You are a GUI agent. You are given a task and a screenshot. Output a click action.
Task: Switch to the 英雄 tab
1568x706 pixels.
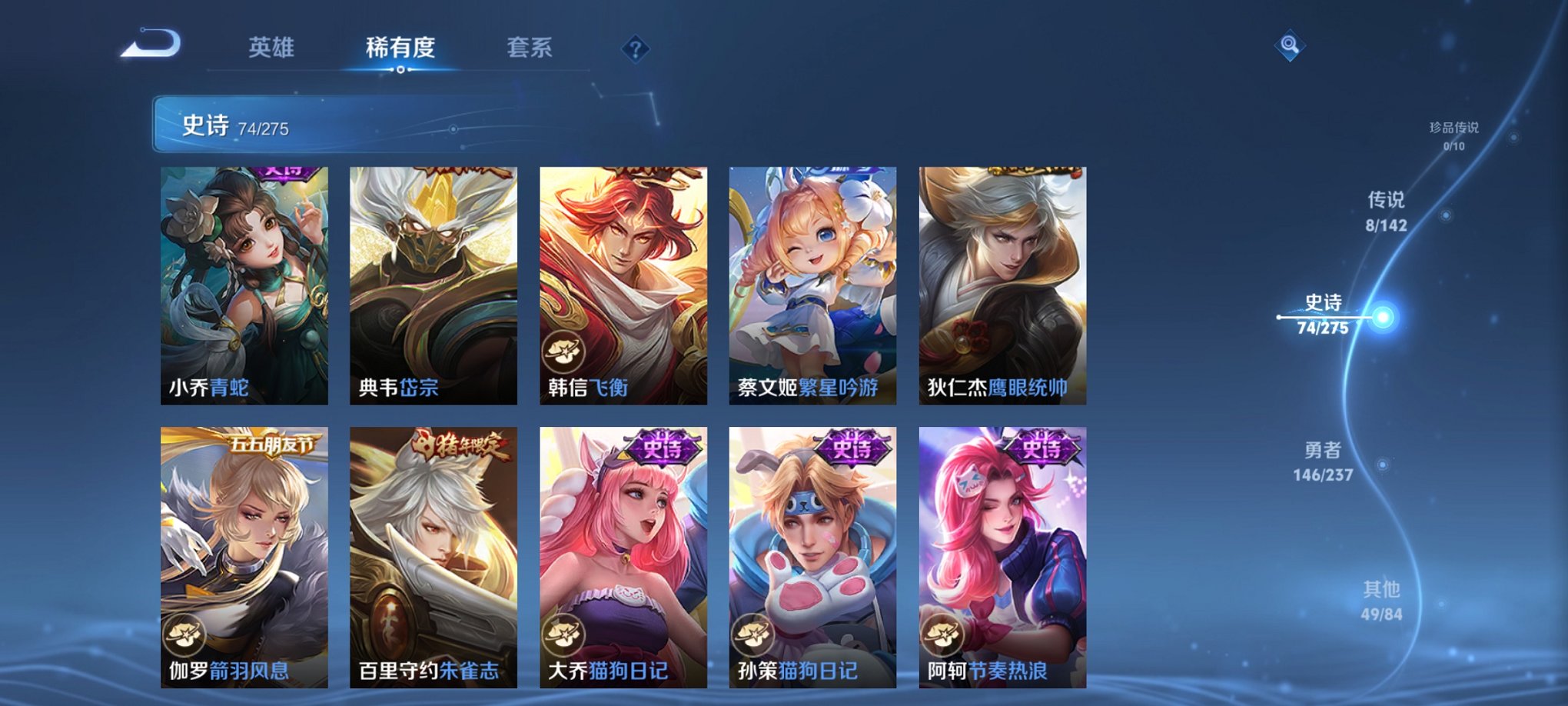tap(273, 48)
